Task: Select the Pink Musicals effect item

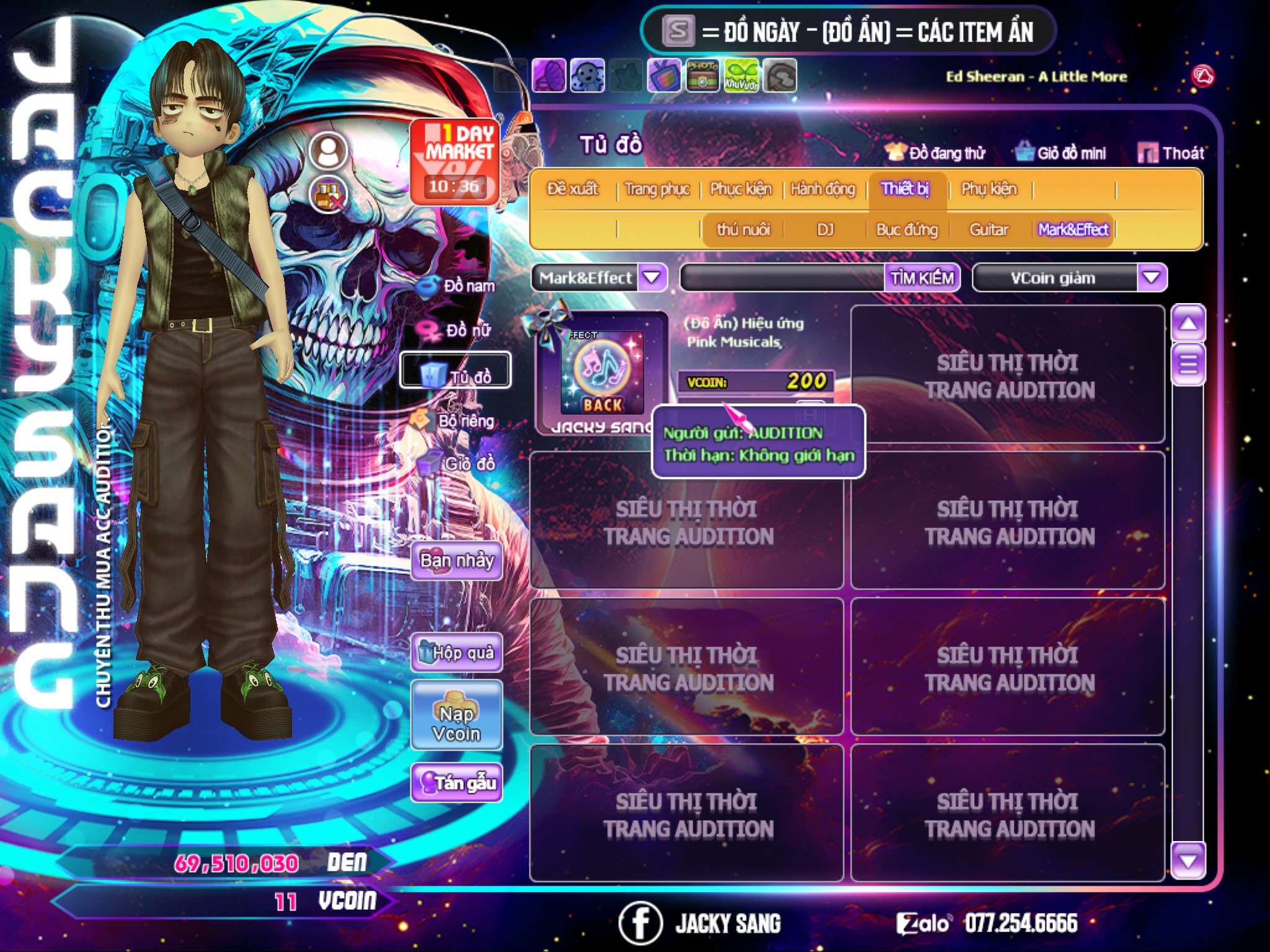Action: 602,373
